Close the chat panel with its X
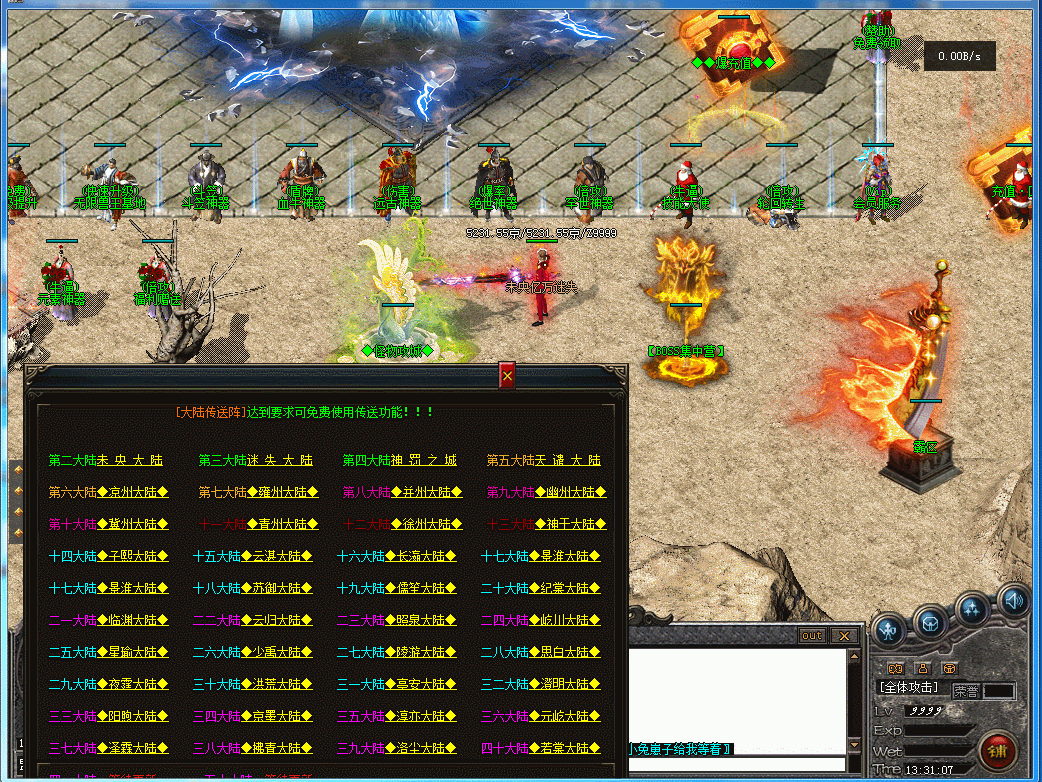This screenshot has height=782, width=1042. (844, 636)
